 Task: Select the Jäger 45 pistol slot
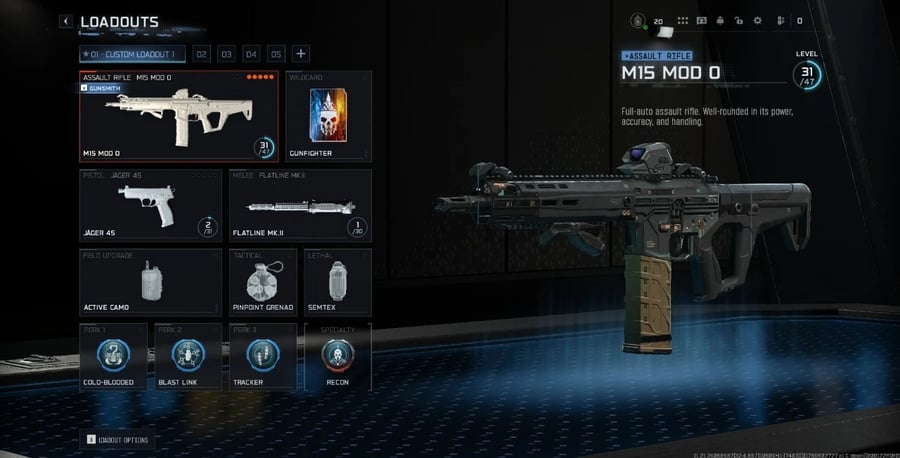pyautogui.click(x=150, y=206)
